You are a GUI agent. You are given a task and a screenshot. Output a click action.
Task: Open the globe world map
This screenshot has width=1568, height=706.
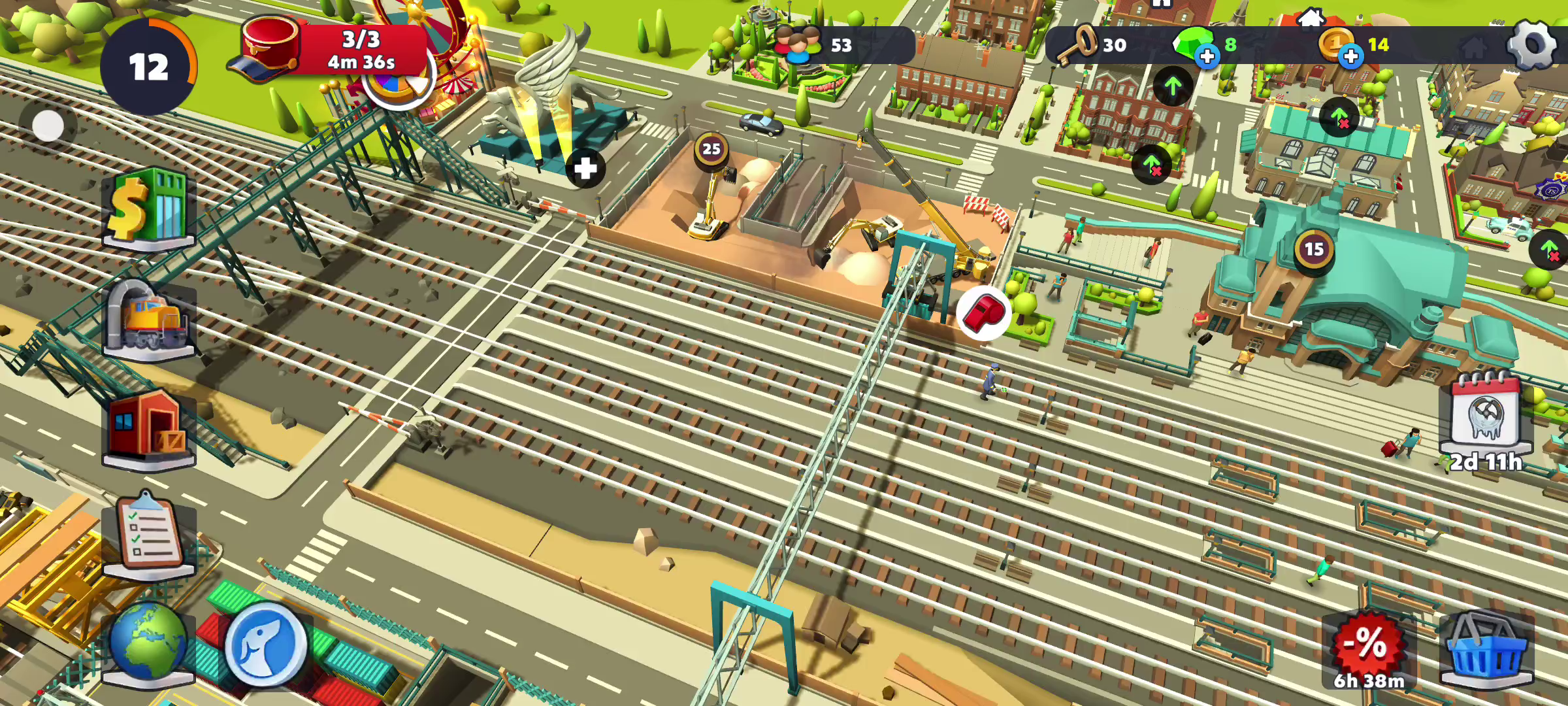coord(148,643)
